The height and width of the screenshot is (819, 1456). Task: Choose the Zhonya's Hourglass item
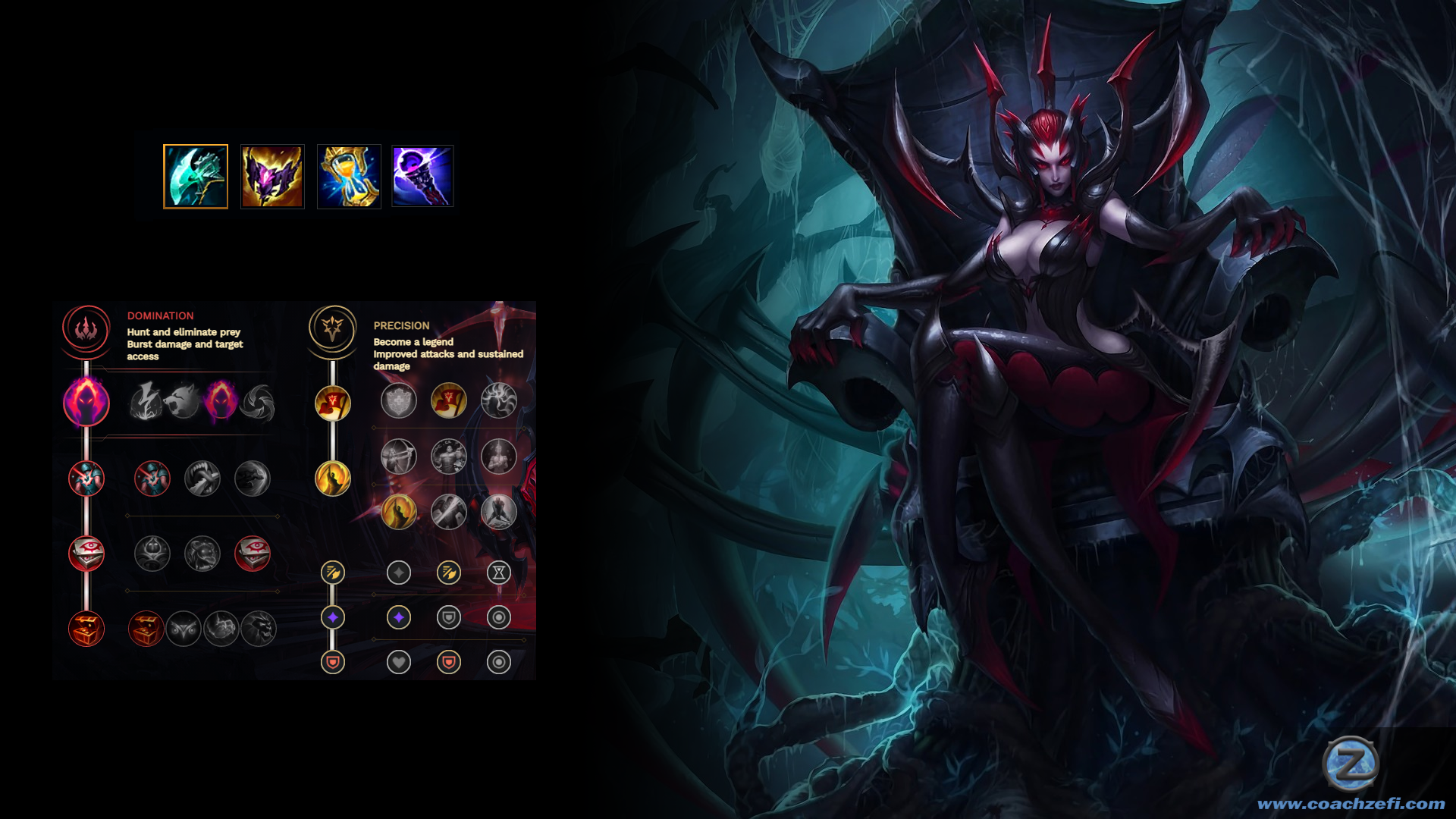point(349,176)
